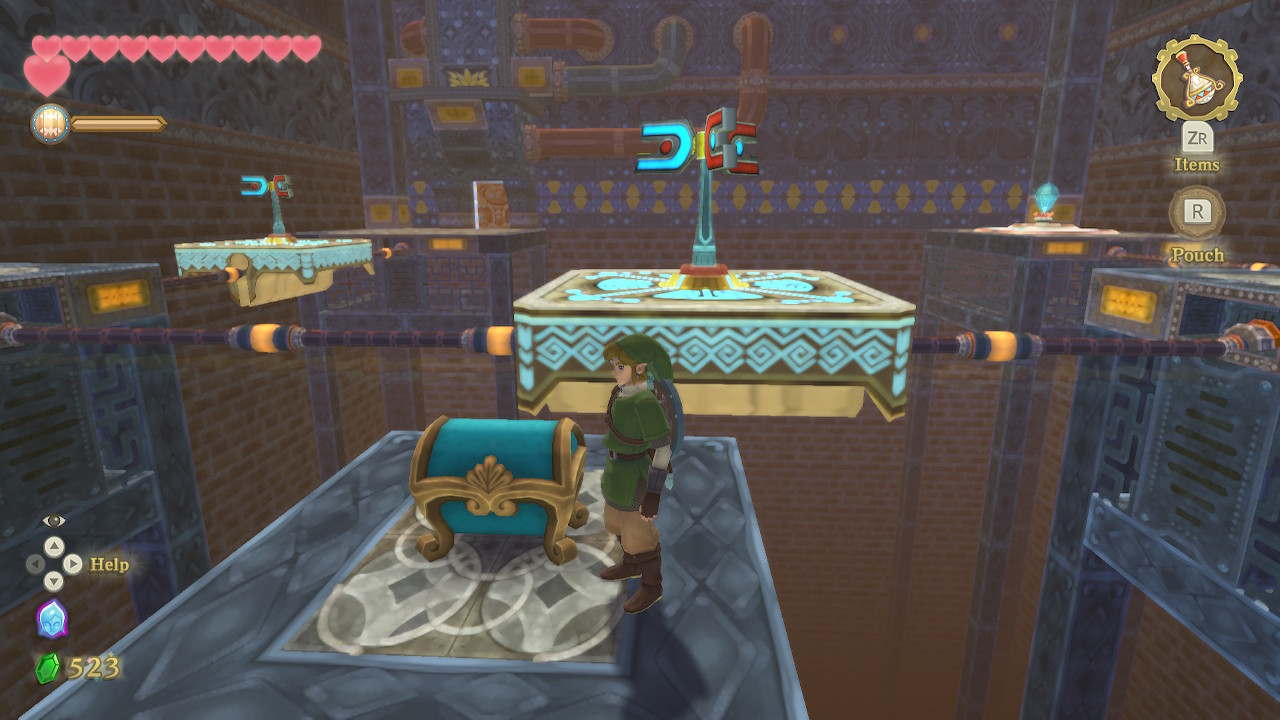This screenshot has width=1280, height=720.
Task: Activate the eye look-around icon
Action: 54,520
